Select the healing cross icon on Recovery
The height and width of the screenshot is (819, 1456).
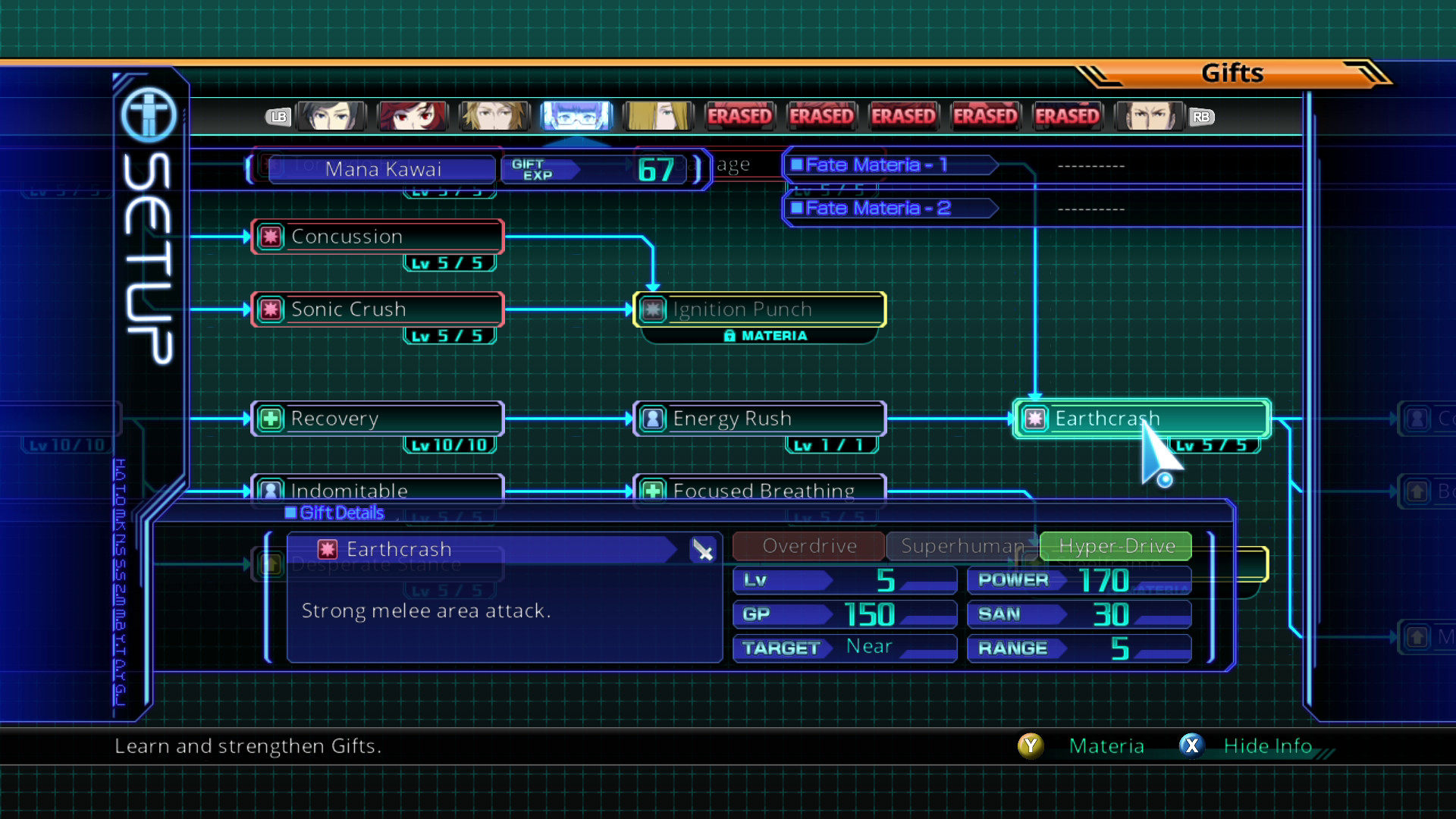pyautogui.click(x=271, y=419)
